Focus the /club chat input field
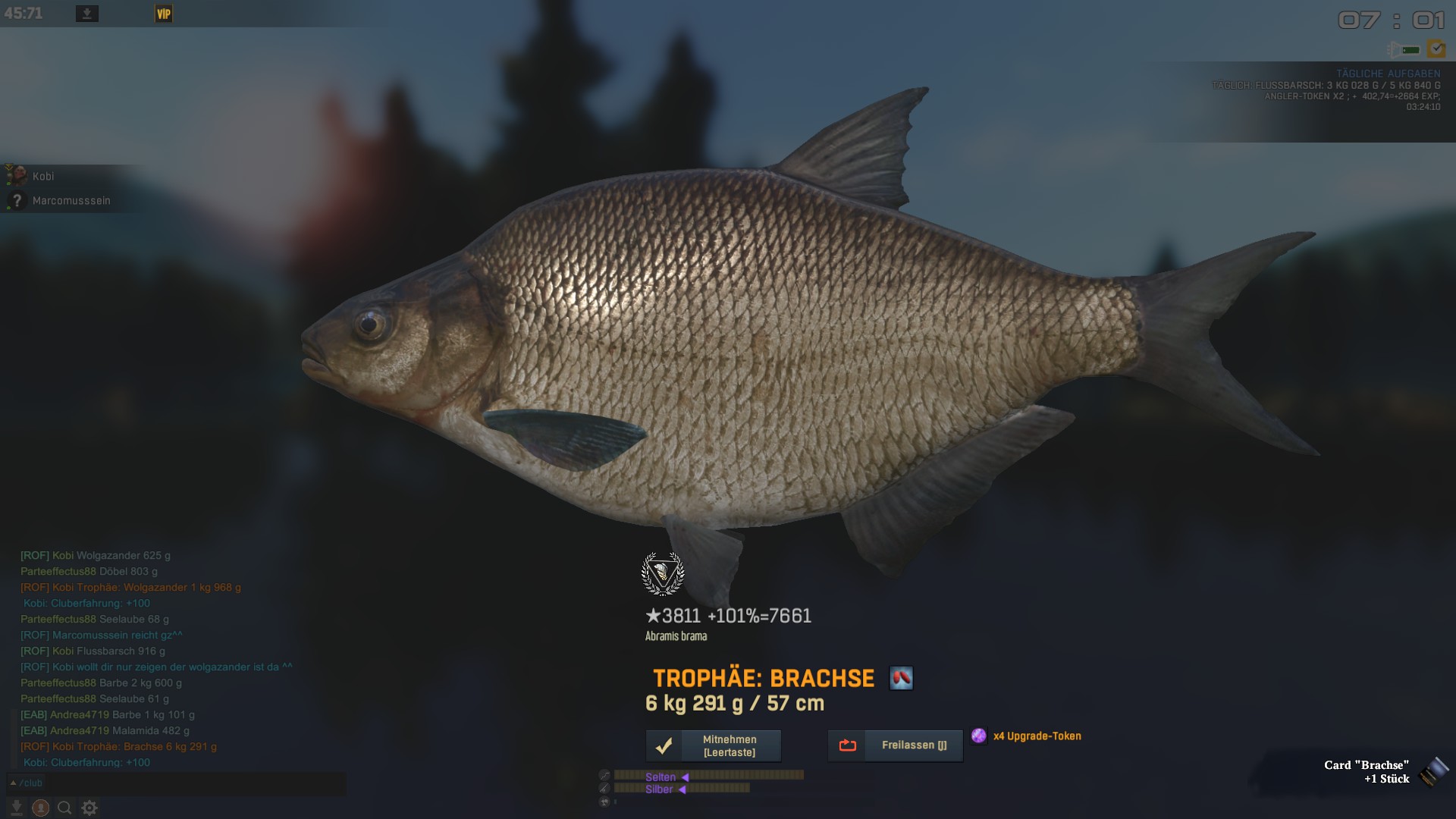 coord(182,783)
